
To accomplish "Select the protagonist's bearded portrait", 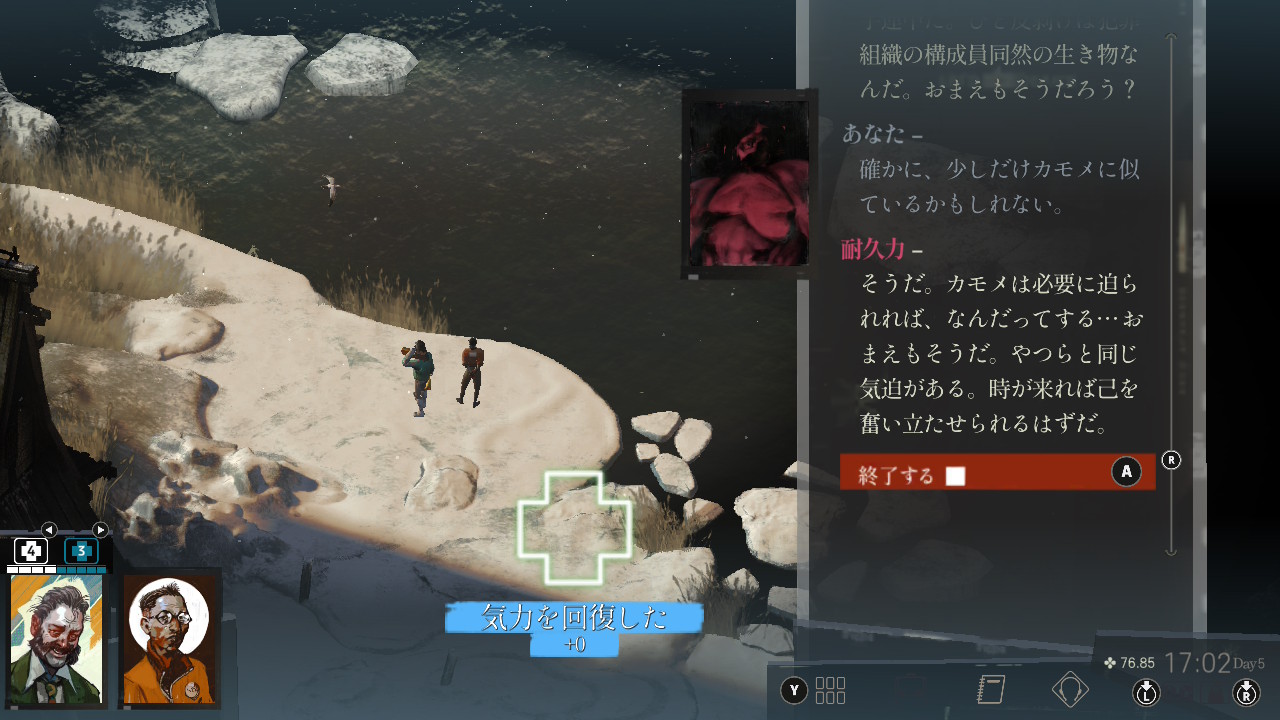I will (57, 640).
